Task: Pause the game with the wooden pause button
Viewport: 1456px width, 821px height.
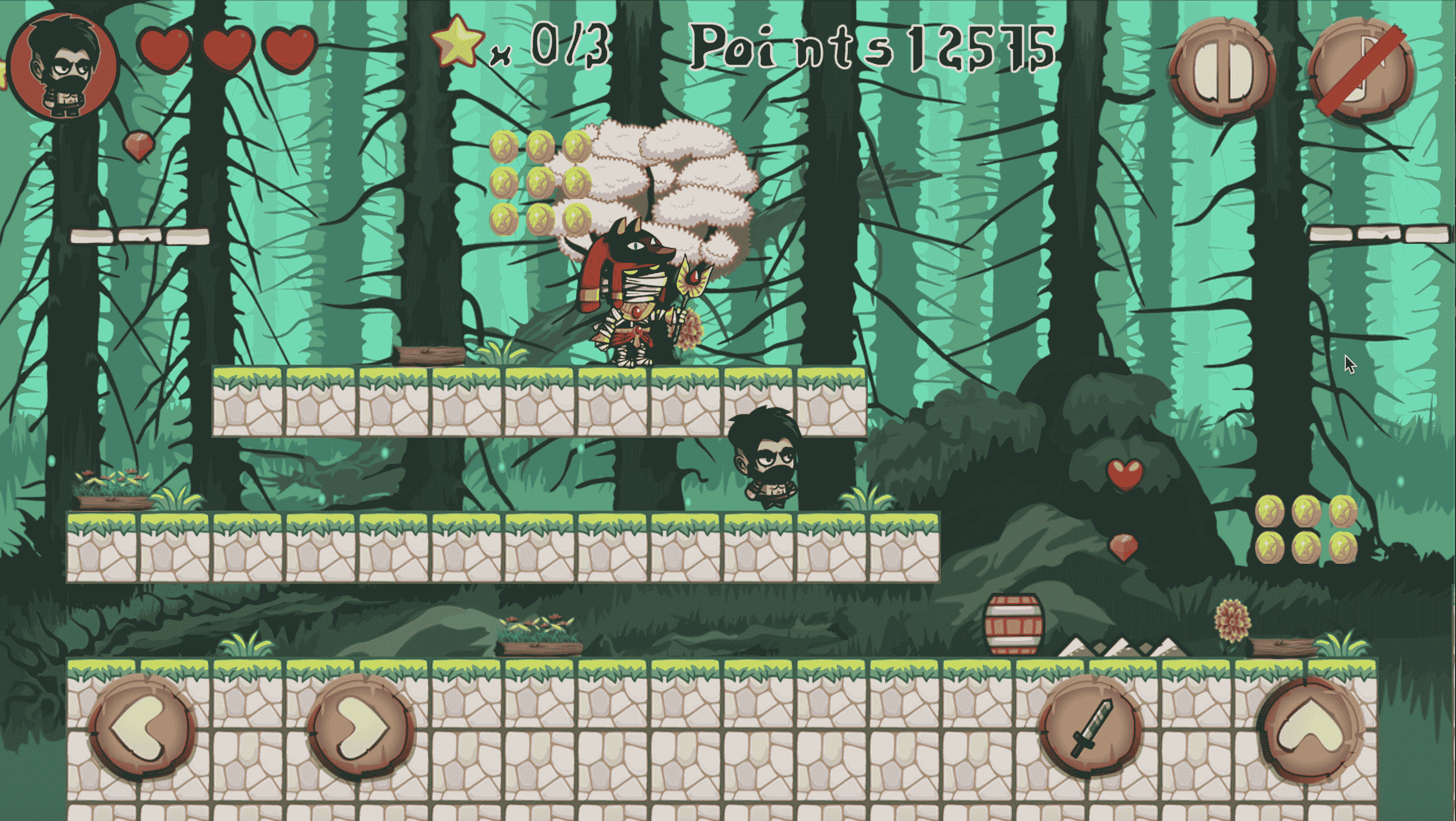Action: 1223,70
